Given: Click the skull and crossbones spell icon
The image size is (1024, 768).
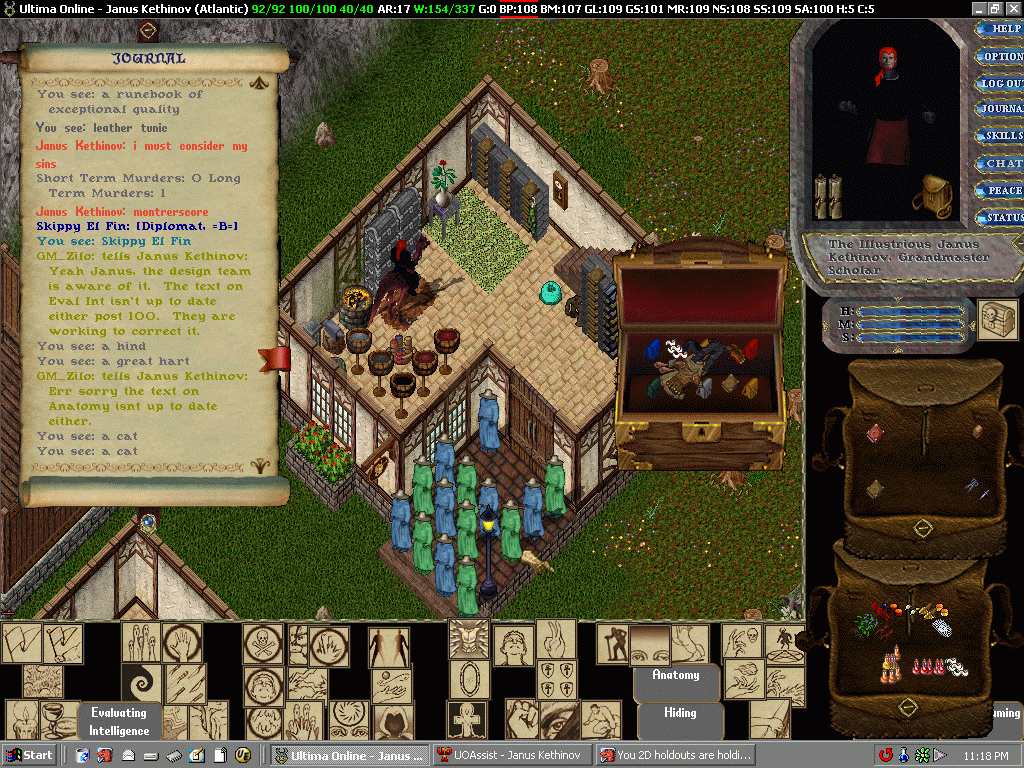Looking at the screenshot, I should (x=263, y=645).
